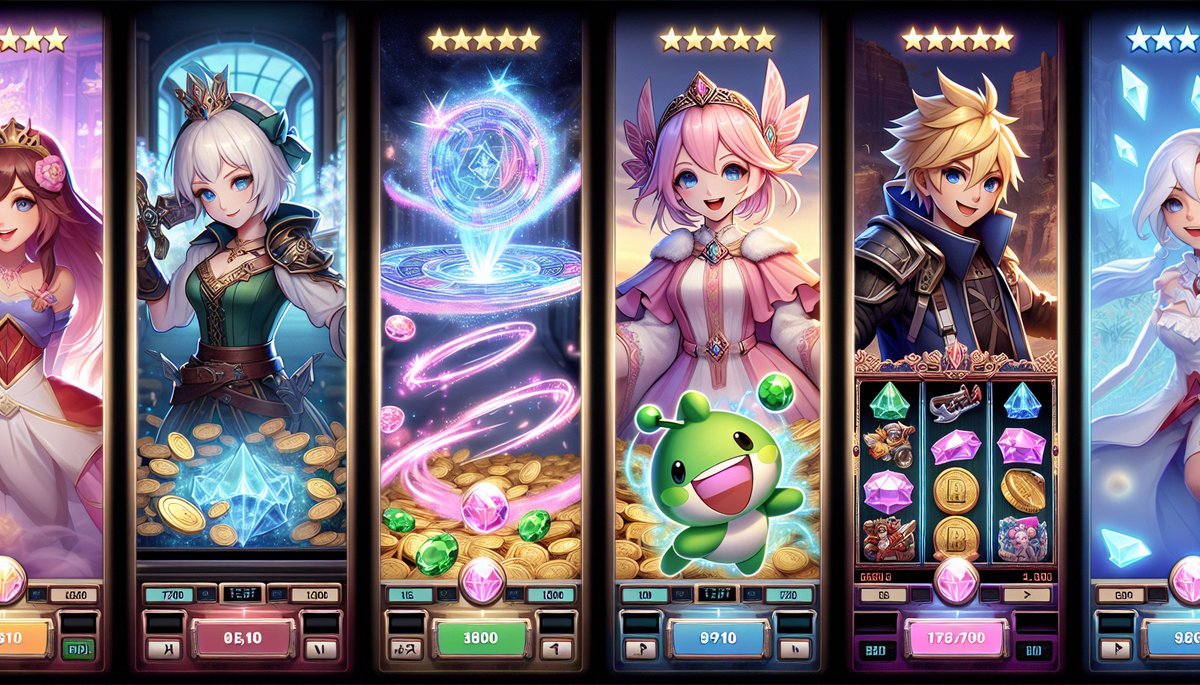Click the small green button beside the orange button
The width and height of the screenshot is (1200, 685).
tap(79, 648)
